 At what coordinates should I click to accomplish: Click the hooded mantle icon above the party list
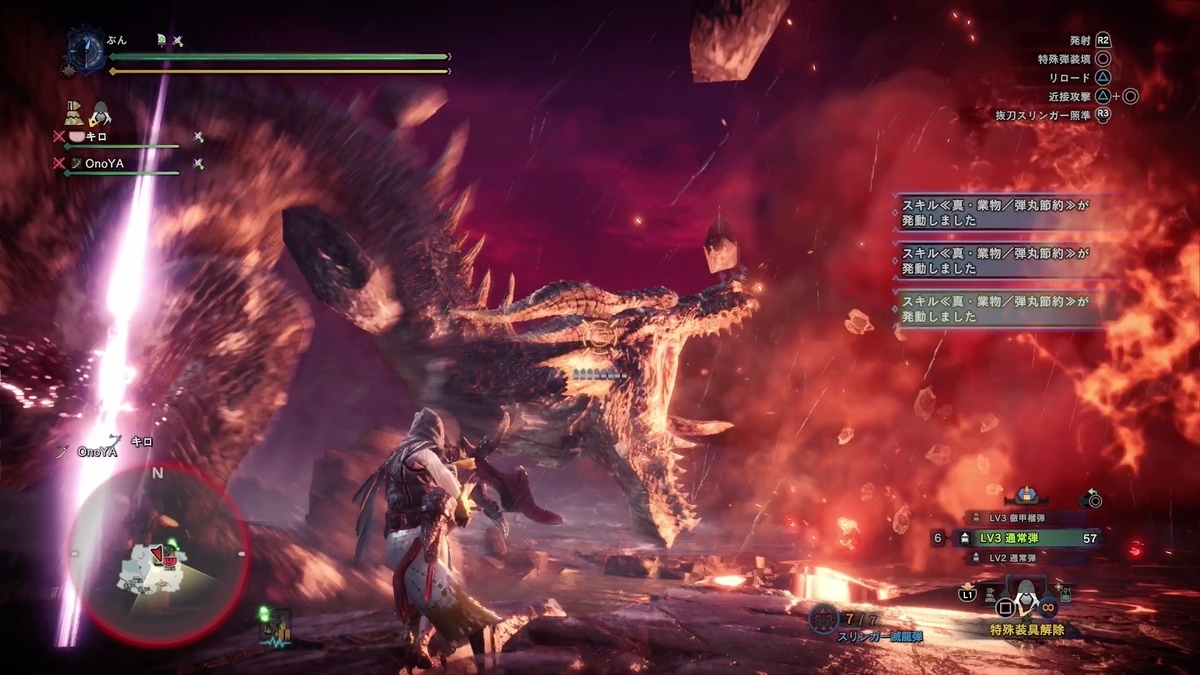point(101,114)
